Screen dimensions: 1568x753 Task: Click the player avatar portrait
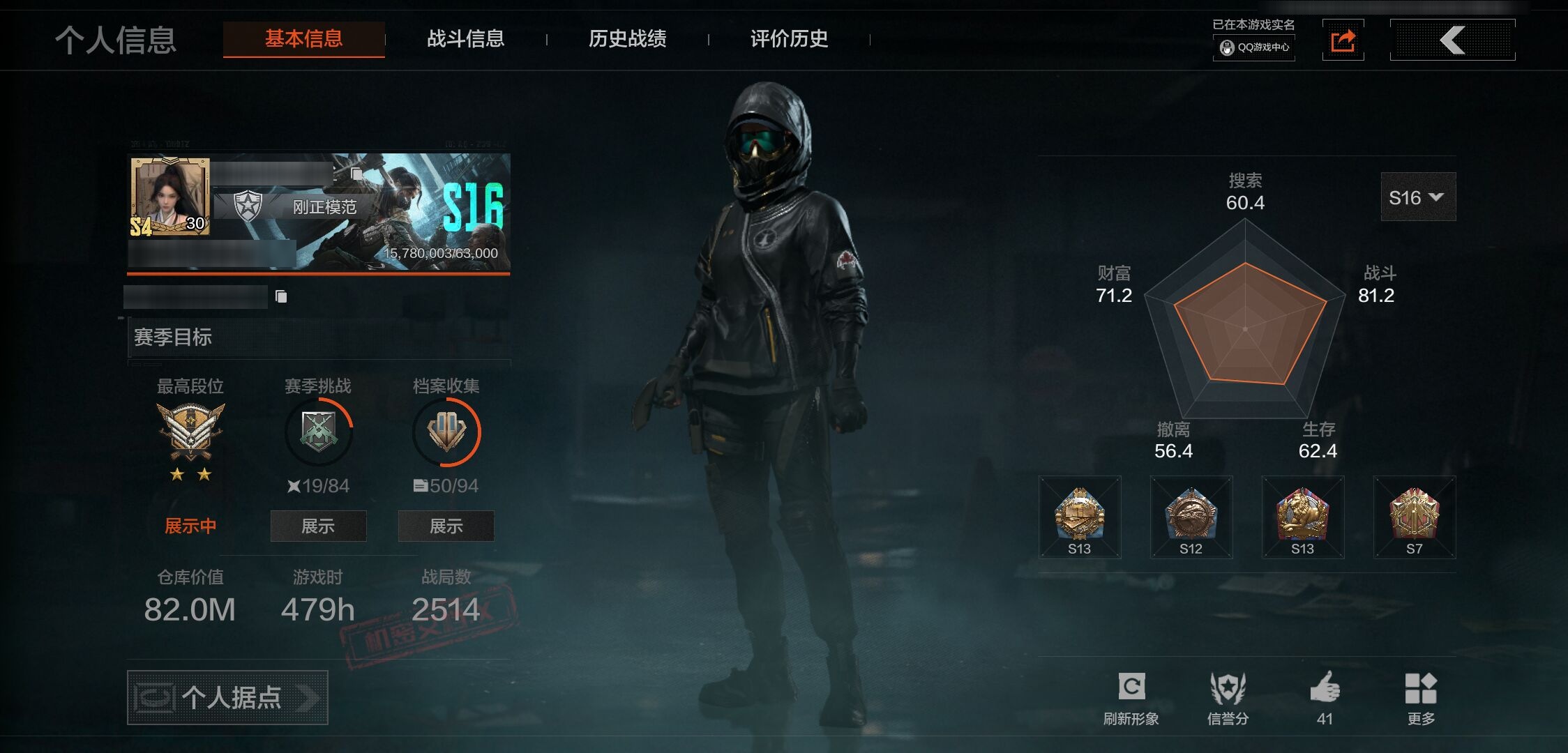[x=169, y=197]
